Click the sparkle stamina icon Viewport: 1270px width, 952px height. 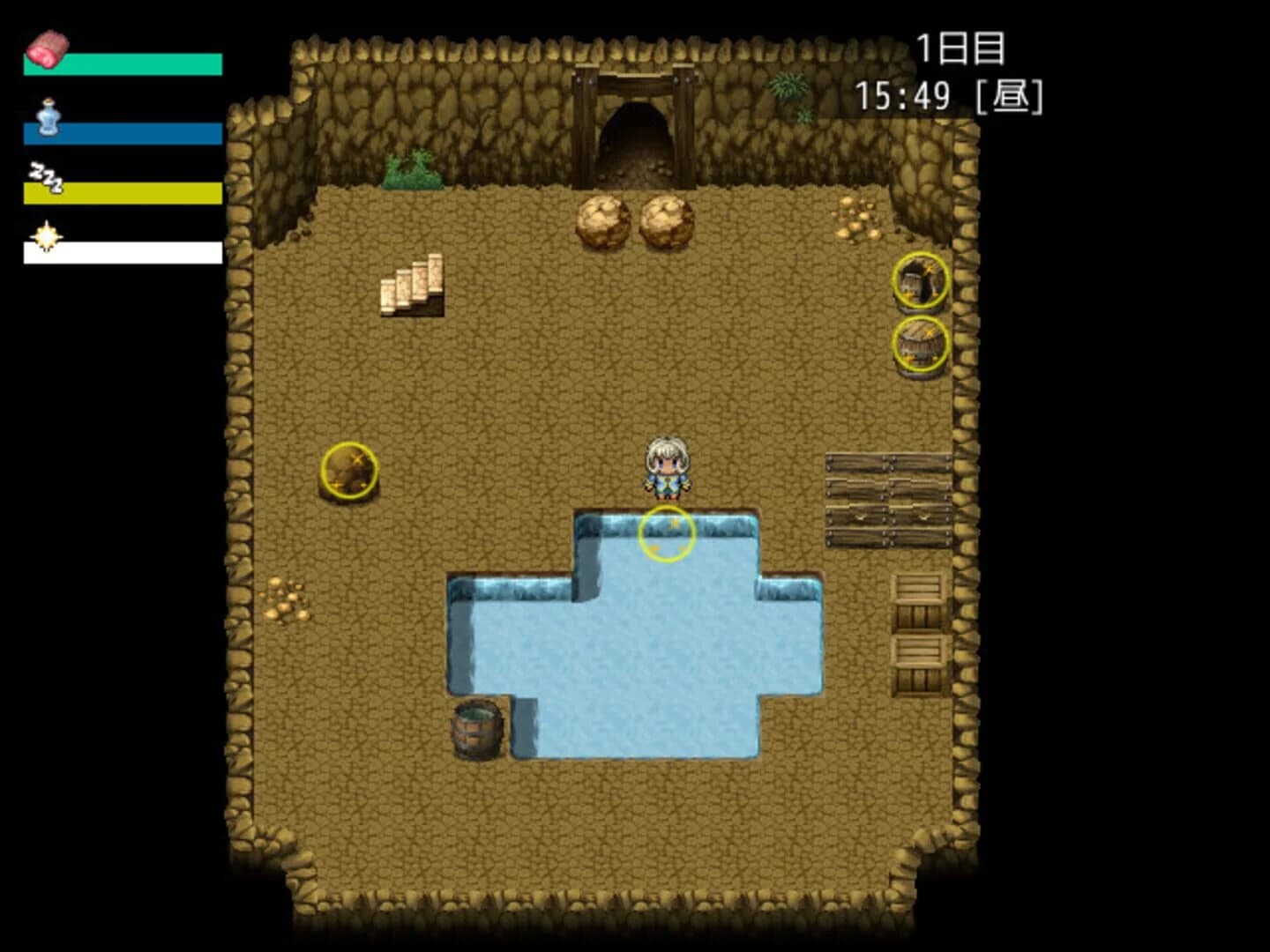[46, 236]
